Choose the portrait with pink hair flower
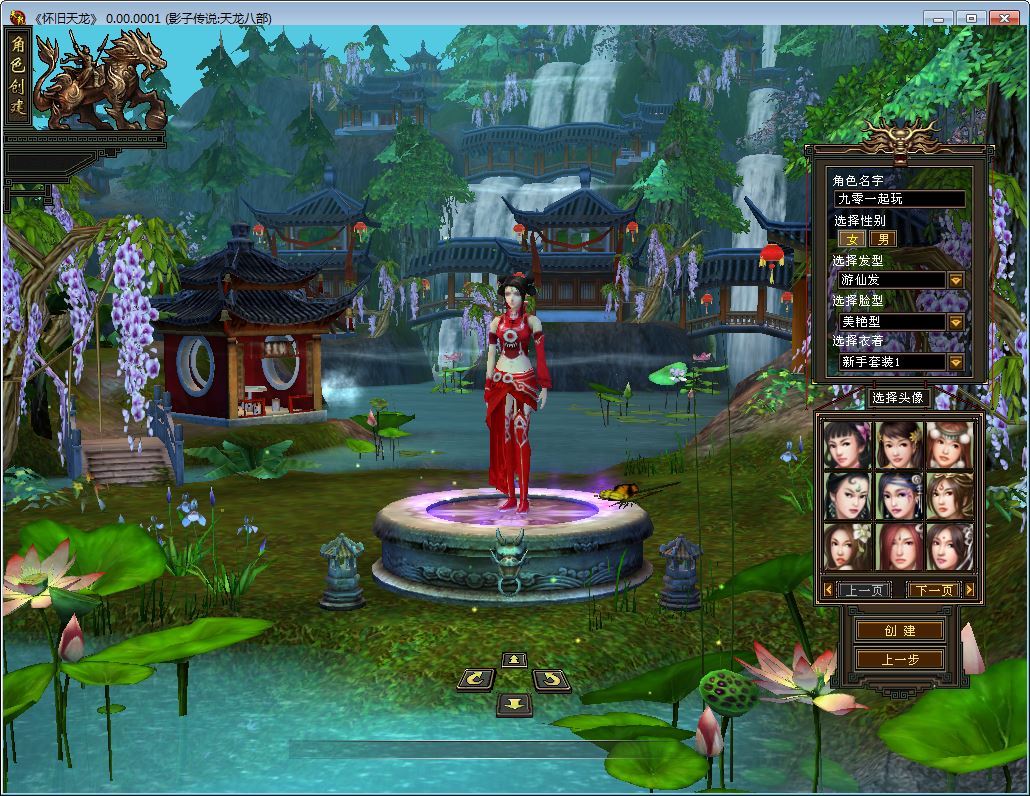 [847, 446]
